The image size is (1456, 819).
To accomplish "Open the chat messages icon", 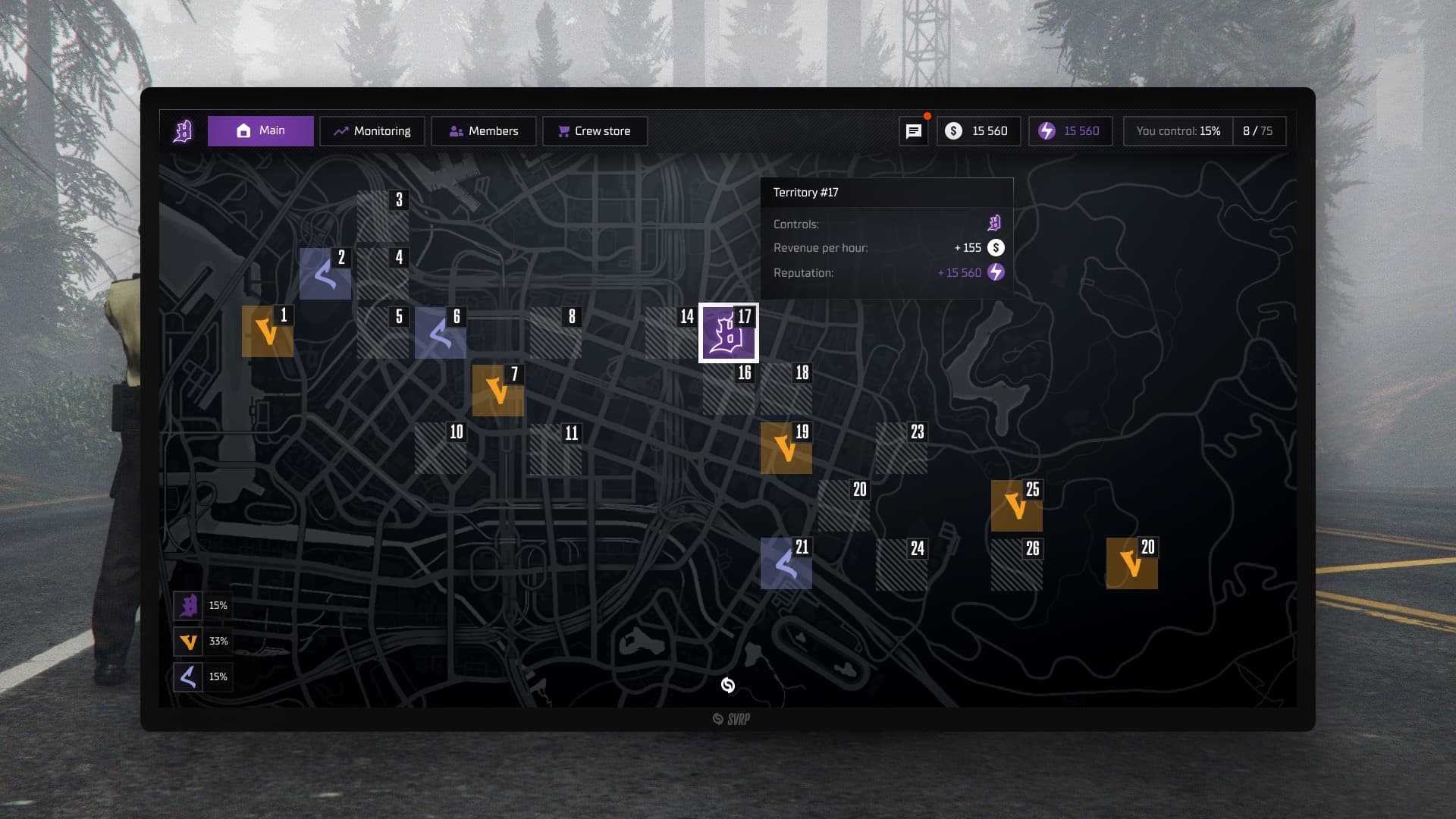I will click(x=914, y=131).
